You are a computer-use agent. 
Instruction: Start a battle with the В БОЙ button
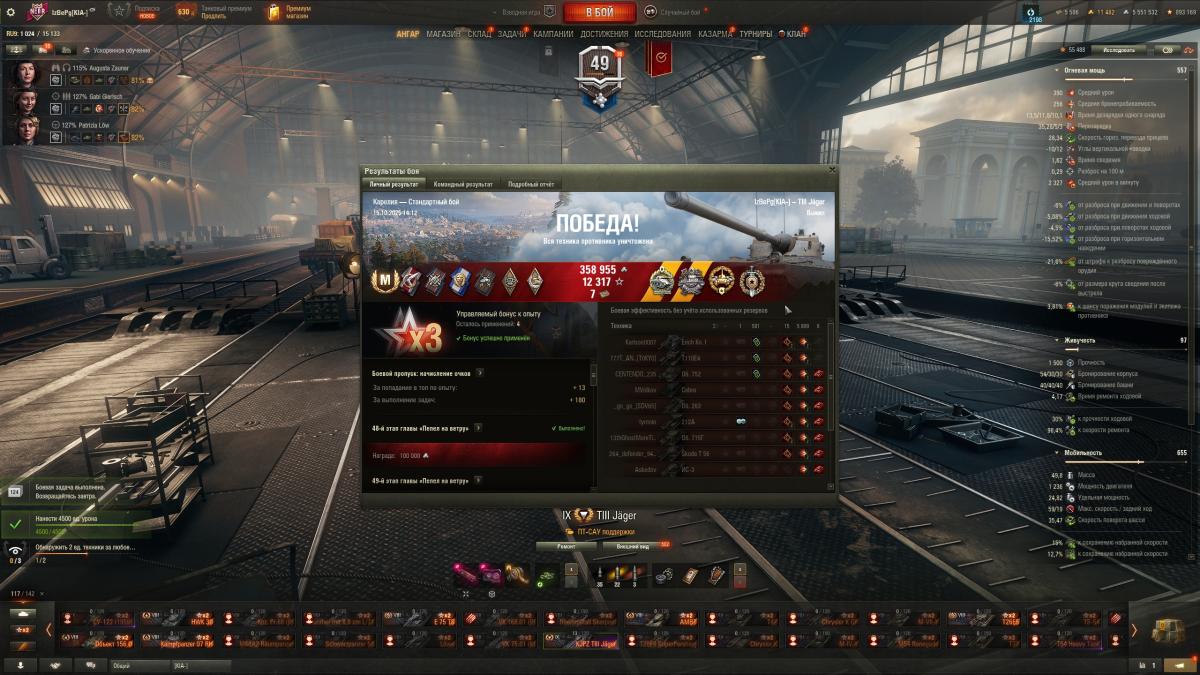599,12
